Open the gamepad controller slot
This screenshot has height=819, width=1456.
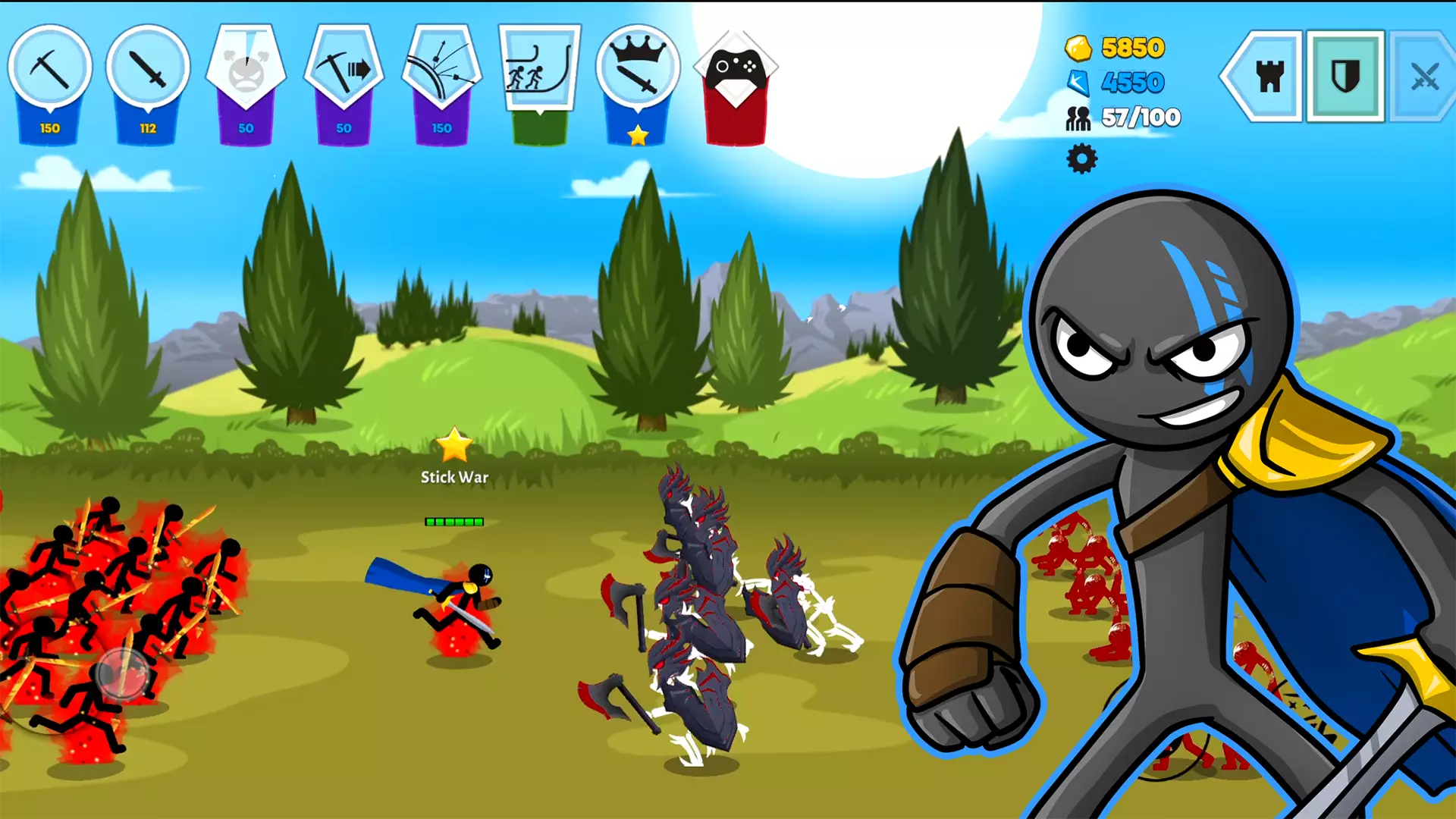point(735,72)
